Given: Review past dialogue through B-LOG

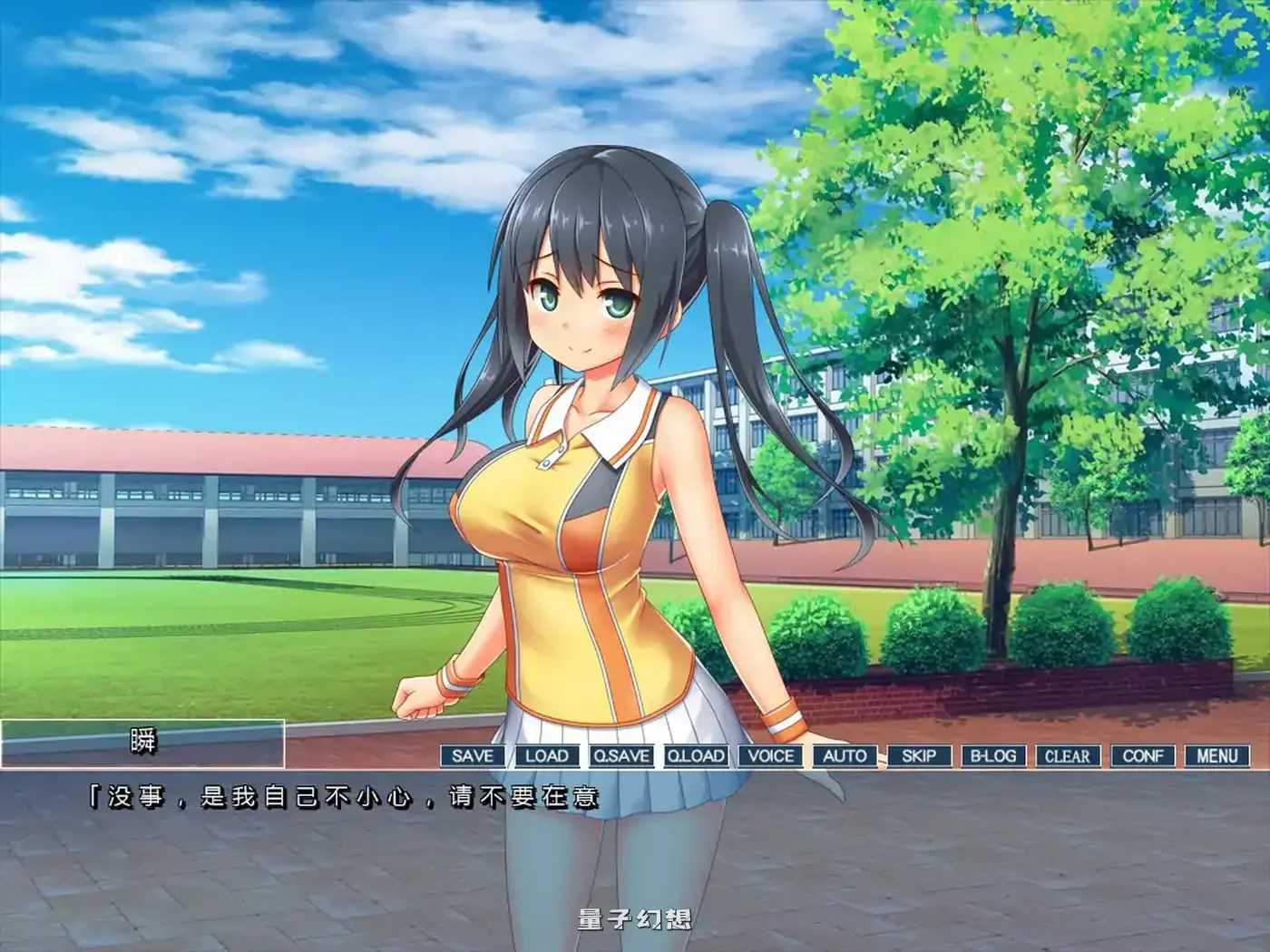Looking at the screenshot, I should (x=994, y=755).
